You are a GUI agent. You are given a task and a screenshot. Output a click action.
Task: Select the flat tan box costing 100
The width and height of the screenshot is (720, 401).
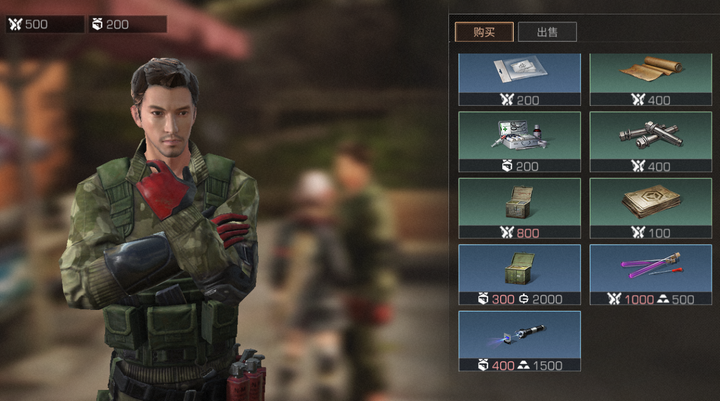point(650,206)
